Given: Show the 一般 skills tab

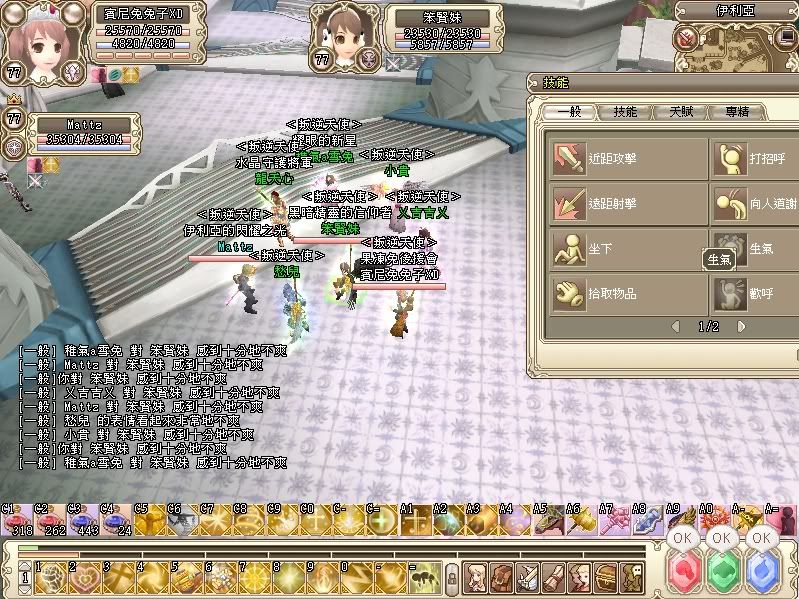Looking at the screenshot, I should pyautogui.click(x=570, y=112).
